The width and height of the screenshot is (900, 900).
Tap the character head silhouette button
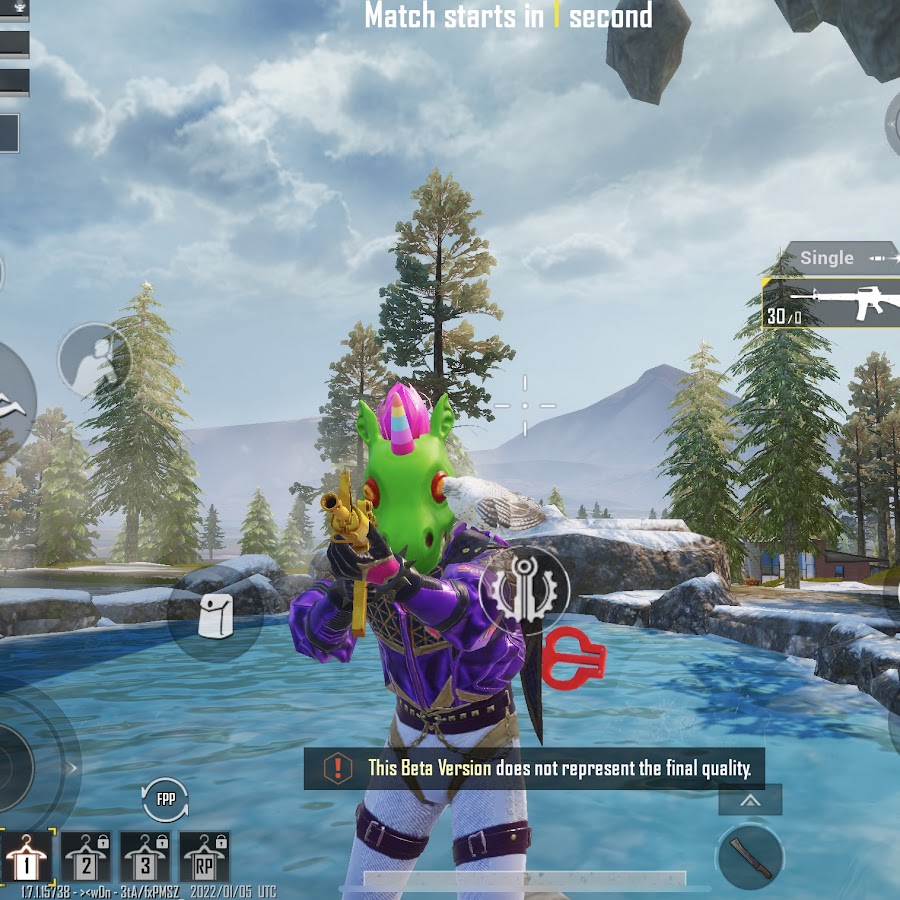[94, 360]
